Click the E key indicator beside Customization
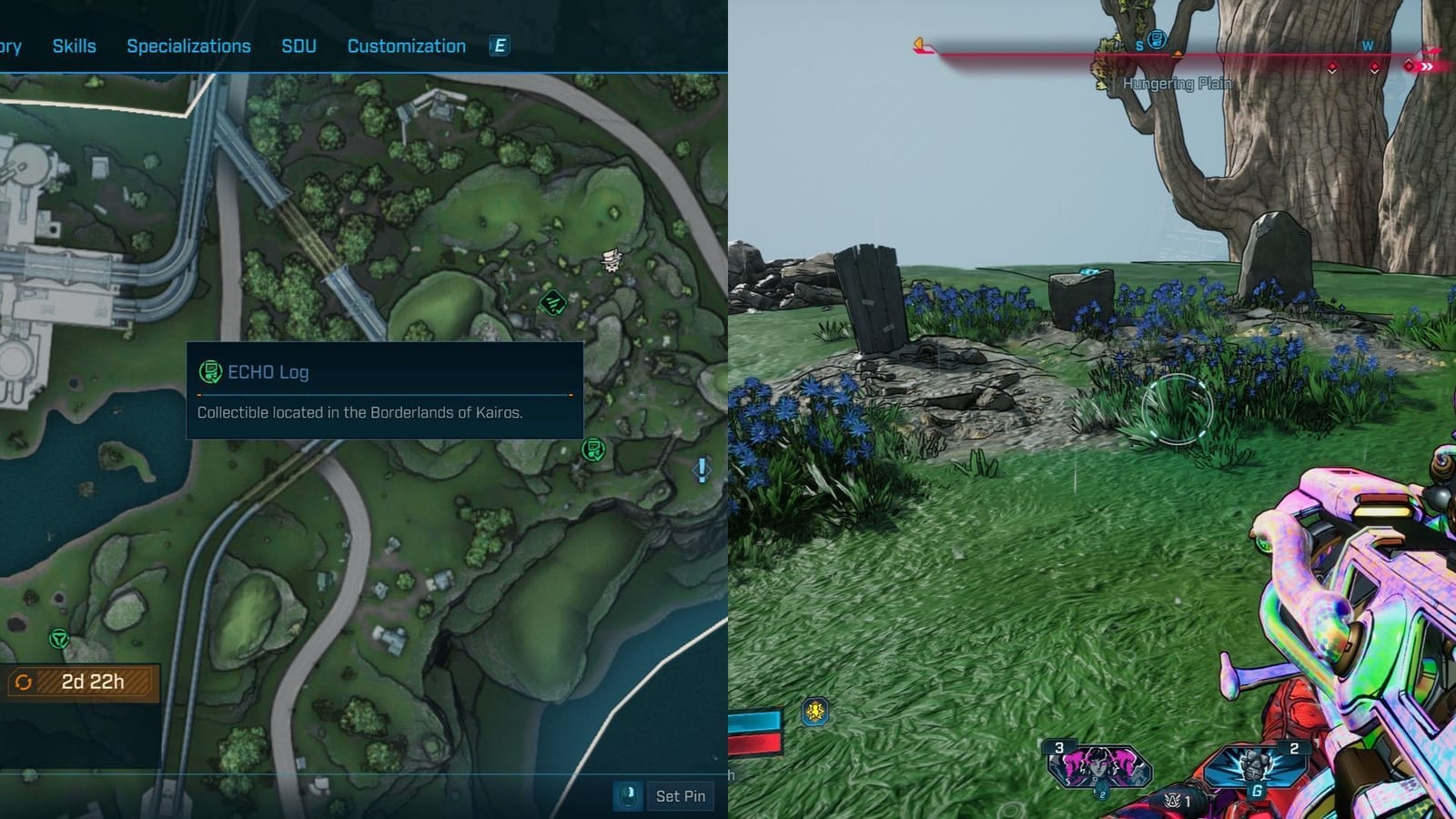Image resolution: width=1456 pixels, height=819 pixels. pyautogui.click(x=497, y=45)
